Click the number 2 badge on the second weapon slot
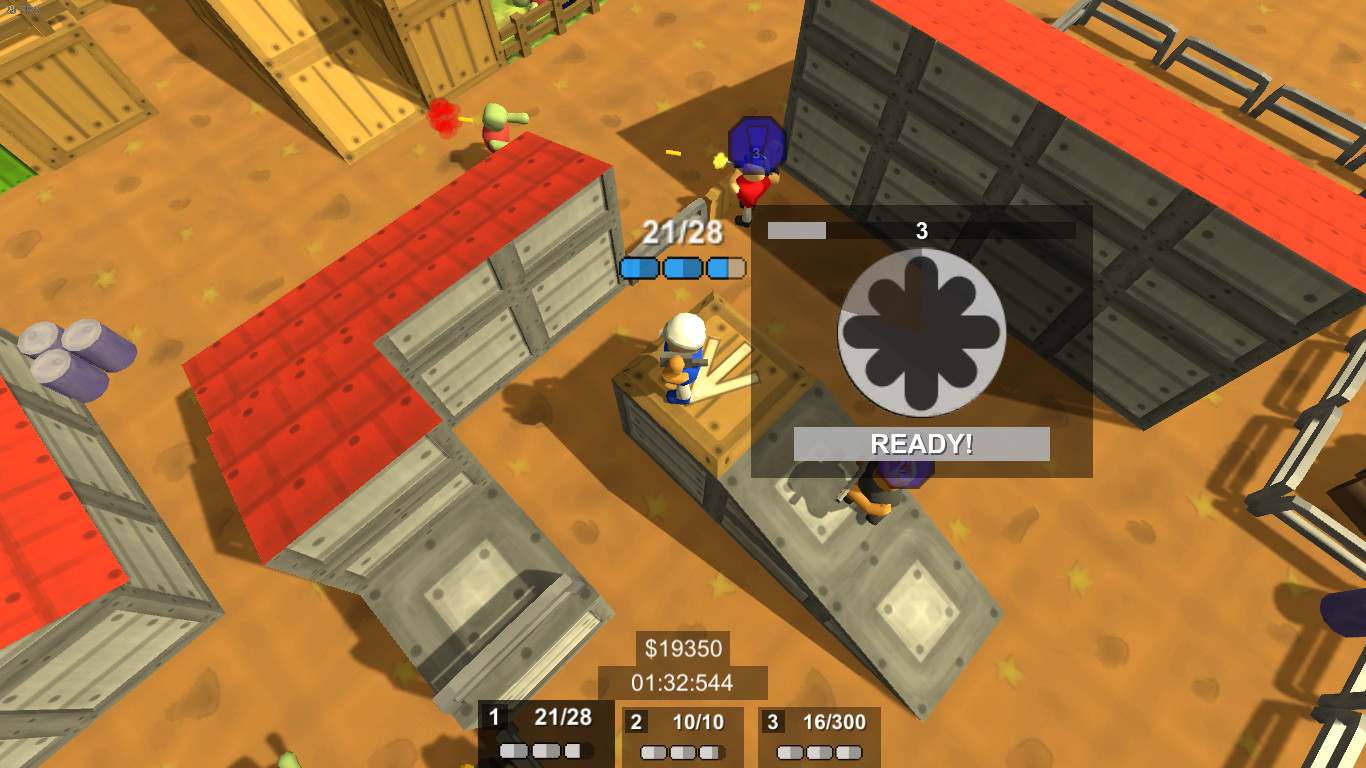This screenshot has width=1366, height=768. point(637,721)
